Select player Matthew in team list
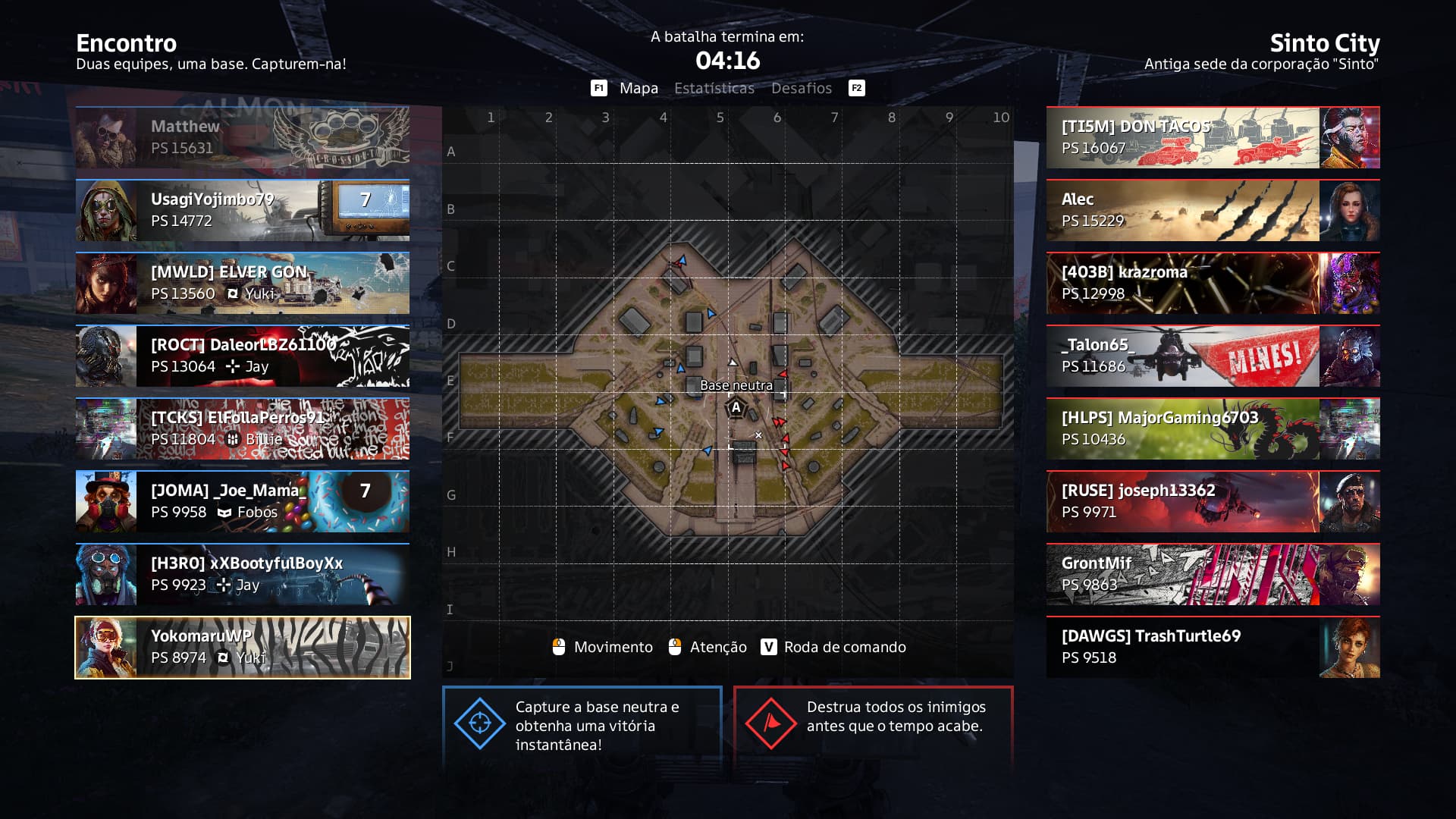 [x=243, y=137]
